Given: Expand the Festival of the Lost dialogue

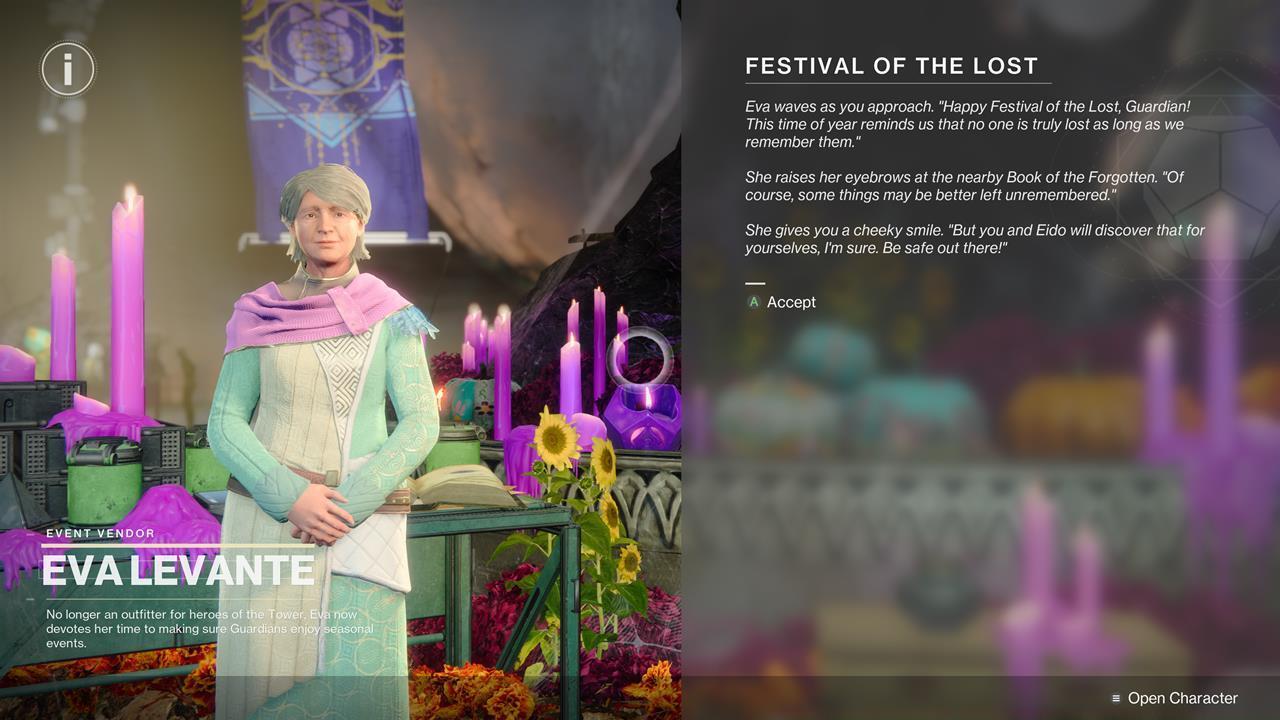Looking at the screenshot, I should point(975,175).
